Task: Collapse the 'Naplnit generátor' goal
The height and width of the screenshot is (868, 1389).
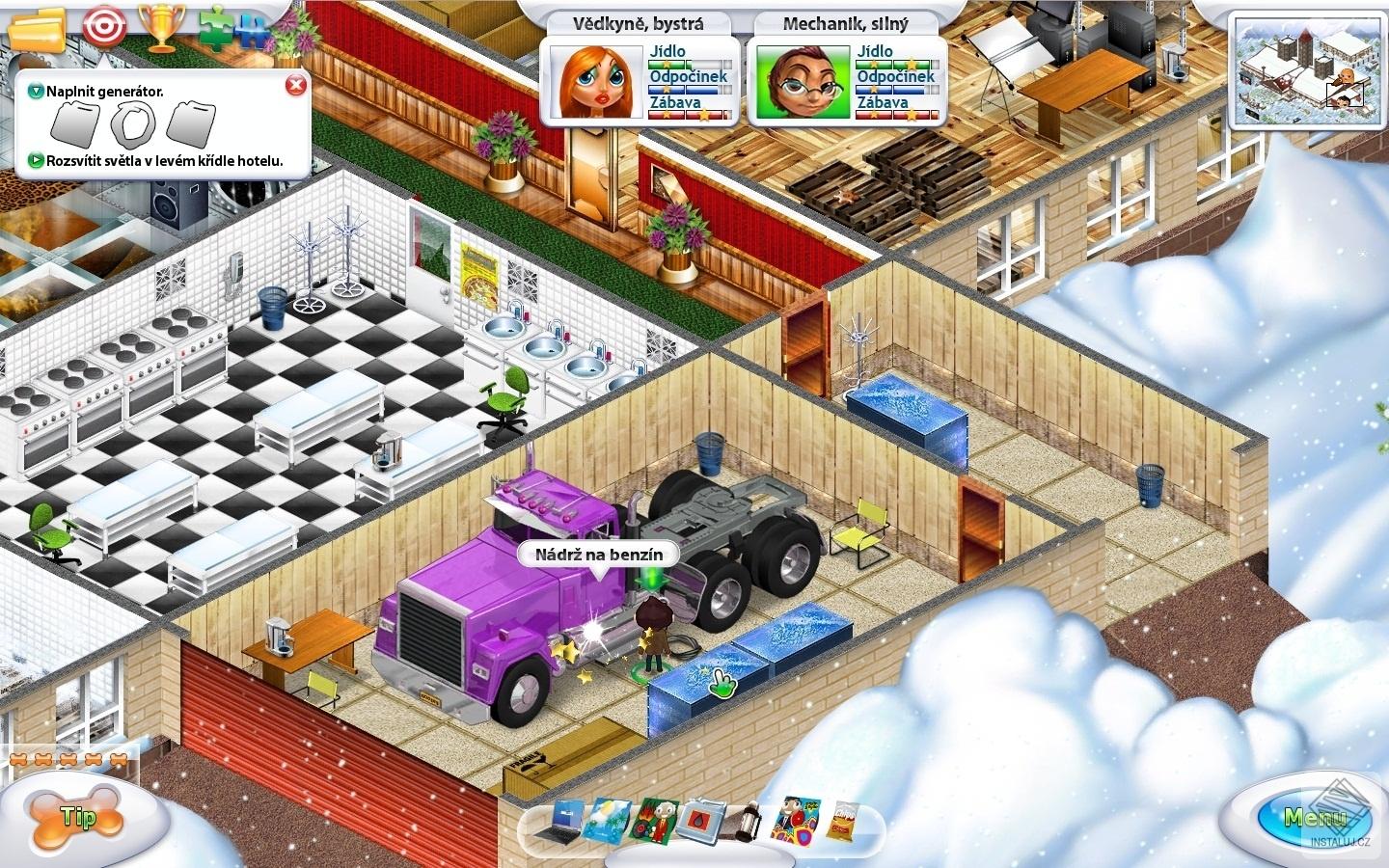Action: (37, 92)
